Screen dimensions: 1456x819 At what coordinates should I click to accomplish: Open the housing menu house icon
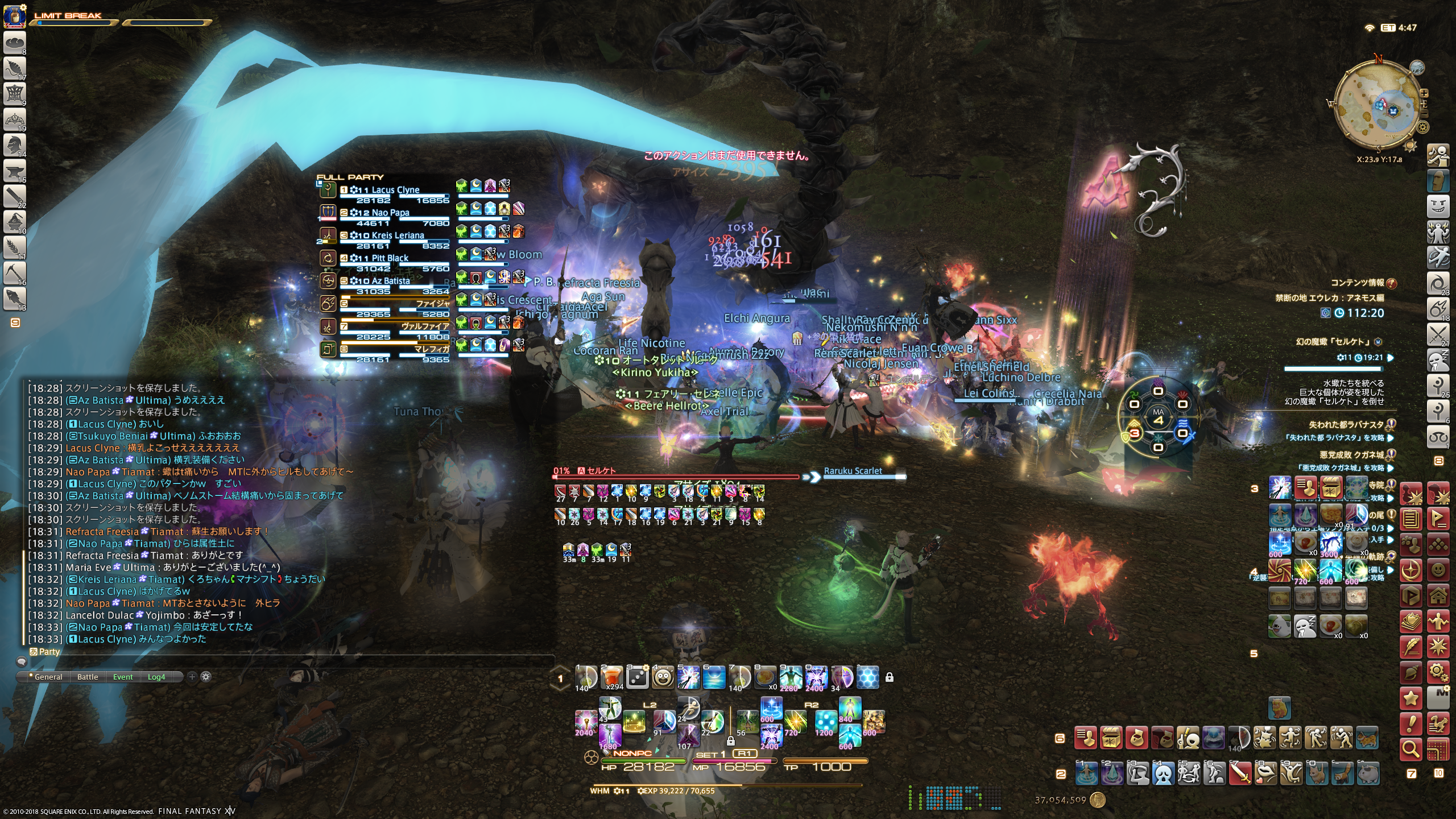[1438, 595]
